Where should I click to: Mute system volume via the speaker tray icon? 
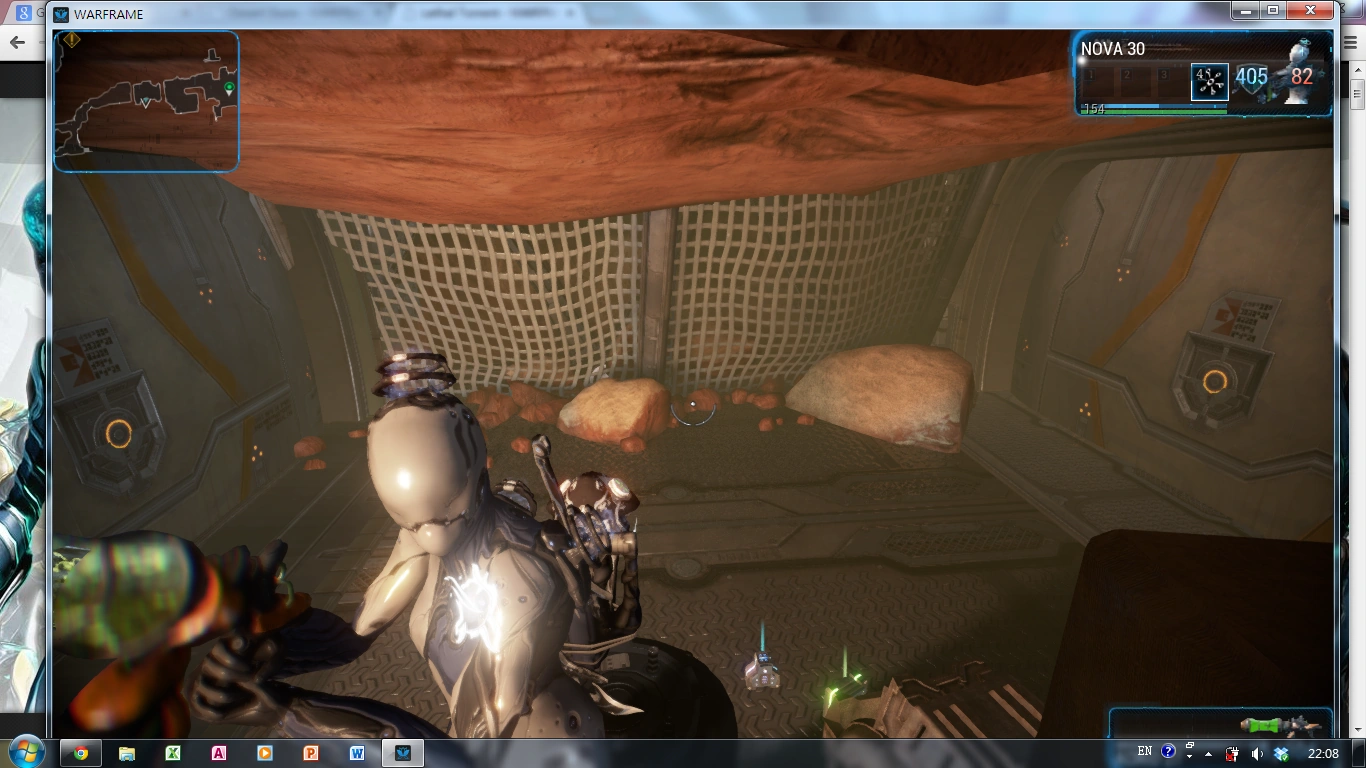1256,753
